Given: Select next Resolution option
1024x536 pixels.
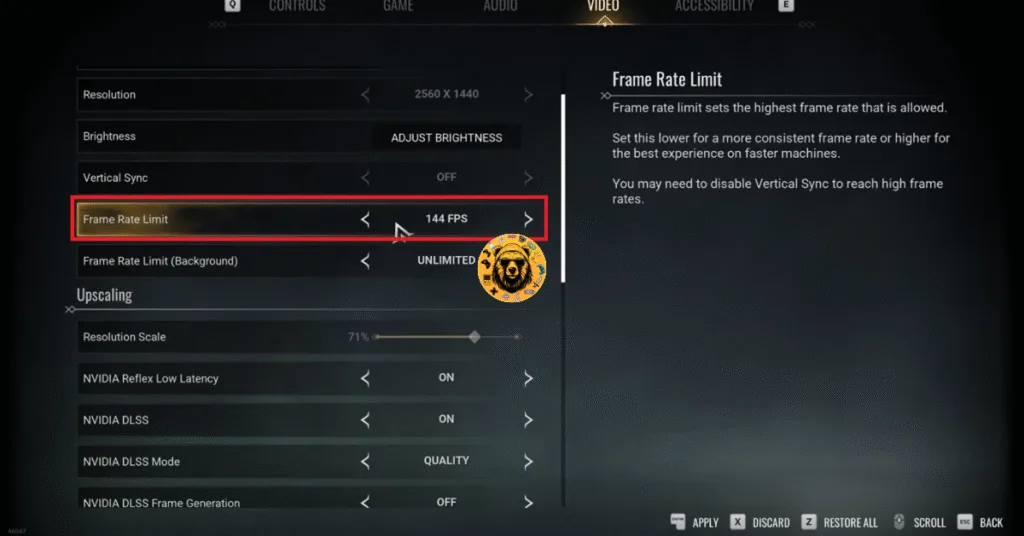Looking at the screenshot, I should [528, 95].
